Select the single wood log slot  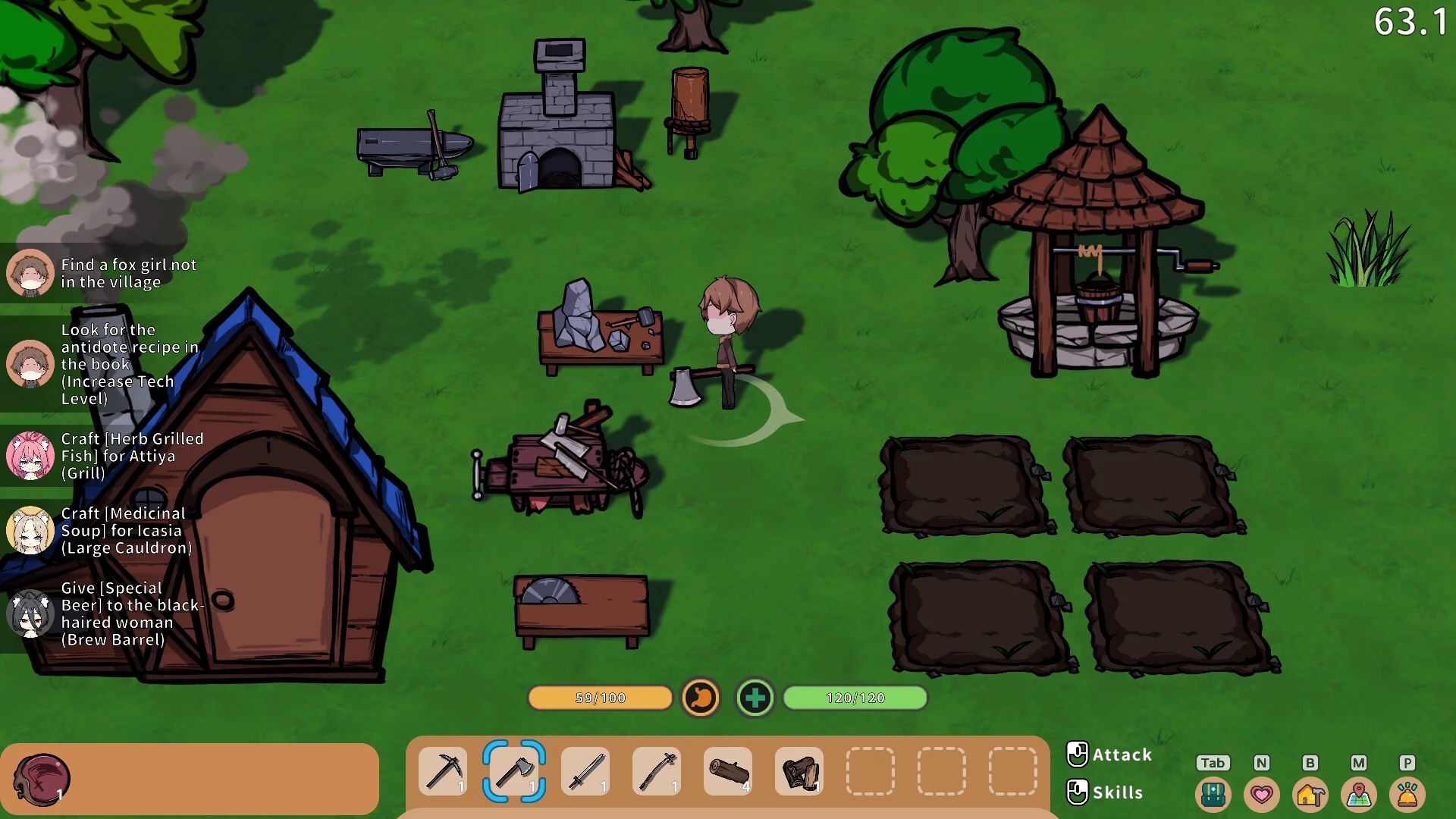tap(728, 772)
